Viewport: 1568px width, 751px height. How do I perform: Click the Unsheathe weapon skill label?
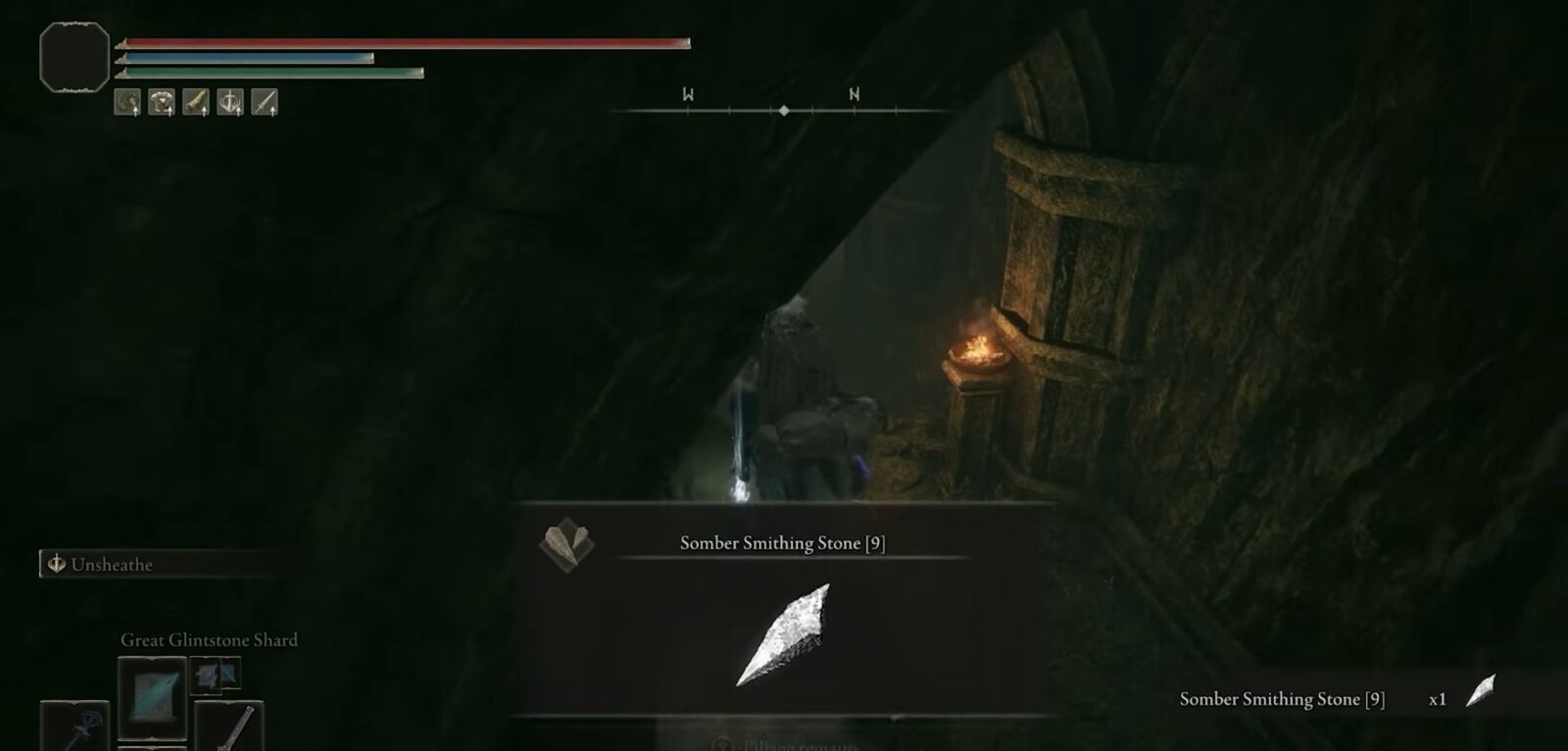pyautogui.click(x=111, y=565)
